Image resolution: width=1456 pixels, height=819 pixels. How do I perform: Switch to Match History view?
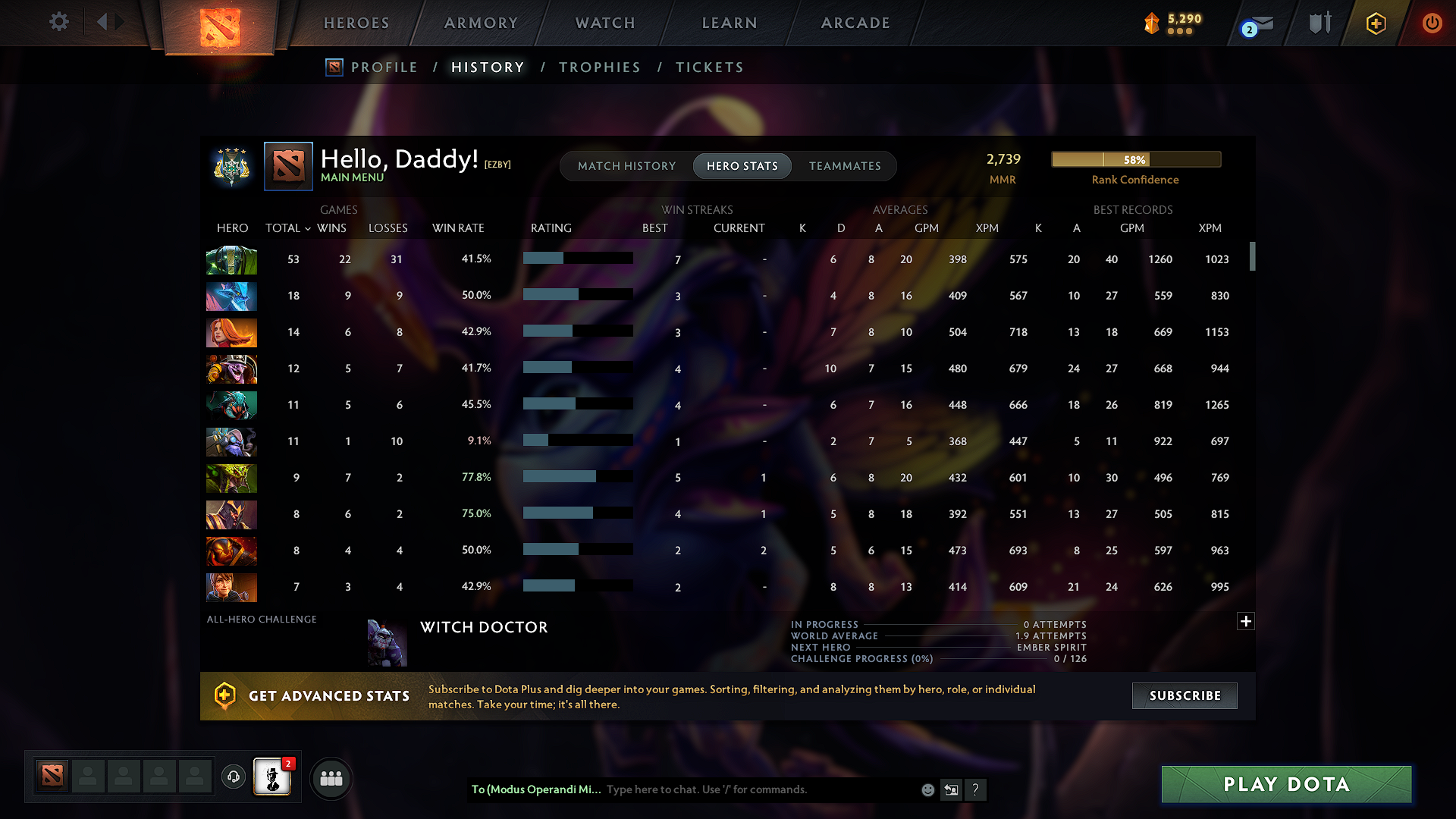pos(626,166)
